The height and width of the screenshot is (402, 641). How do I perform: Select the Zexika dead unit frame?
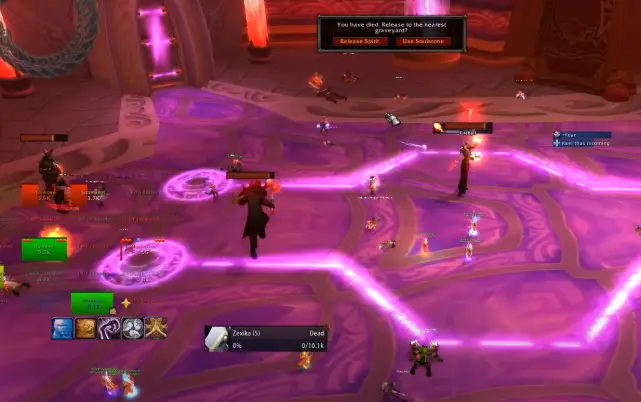(x=266, y=339)
